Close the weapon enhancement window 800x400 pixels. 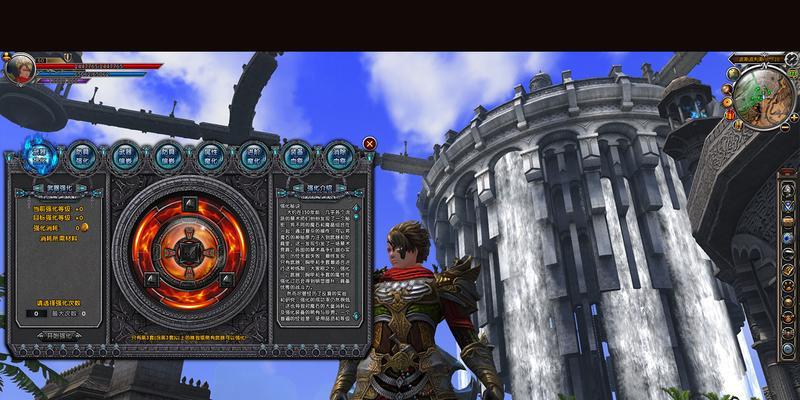370,144
